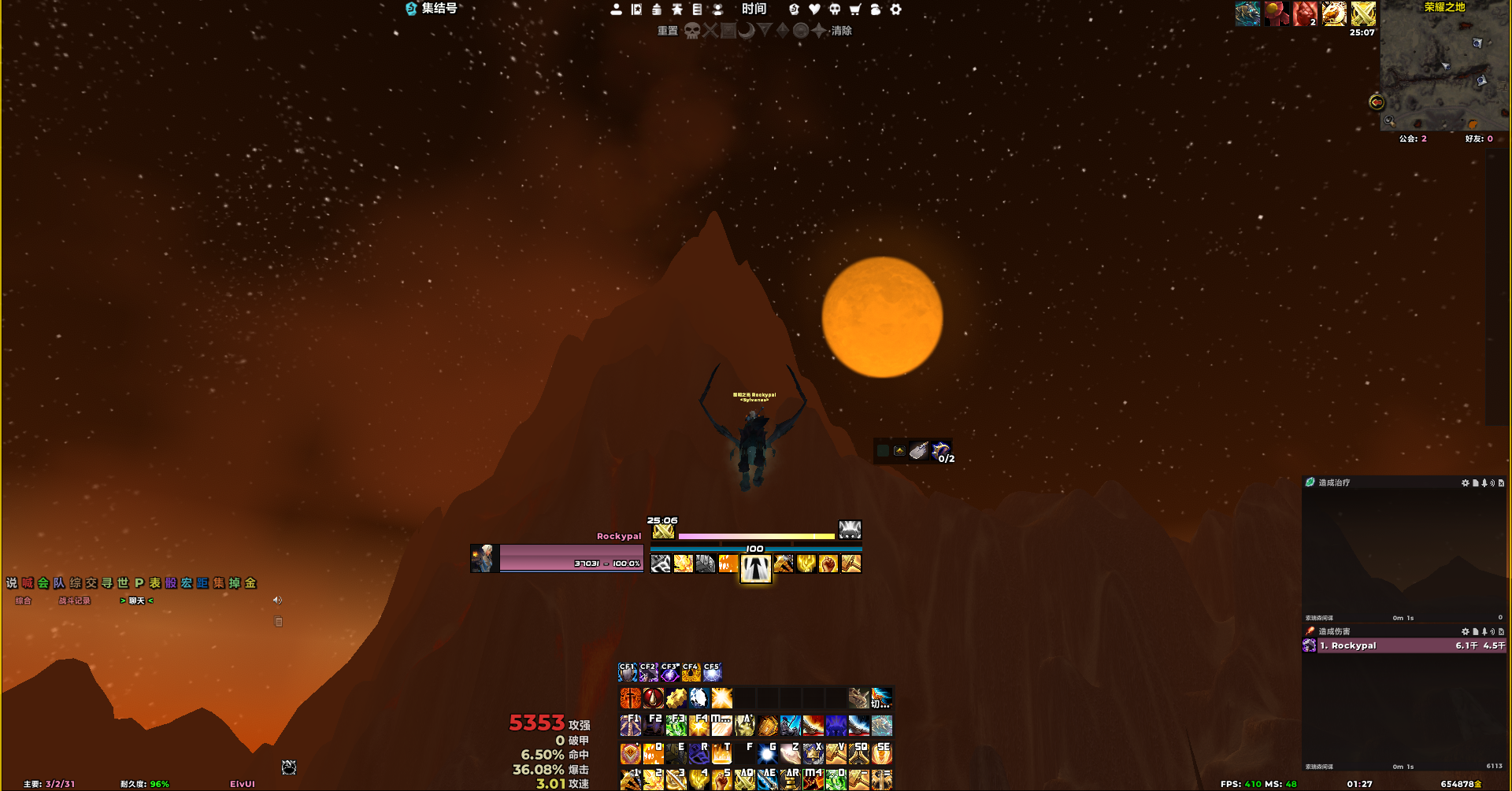Activate the CF1 helmet ability icon

(628, 672)
